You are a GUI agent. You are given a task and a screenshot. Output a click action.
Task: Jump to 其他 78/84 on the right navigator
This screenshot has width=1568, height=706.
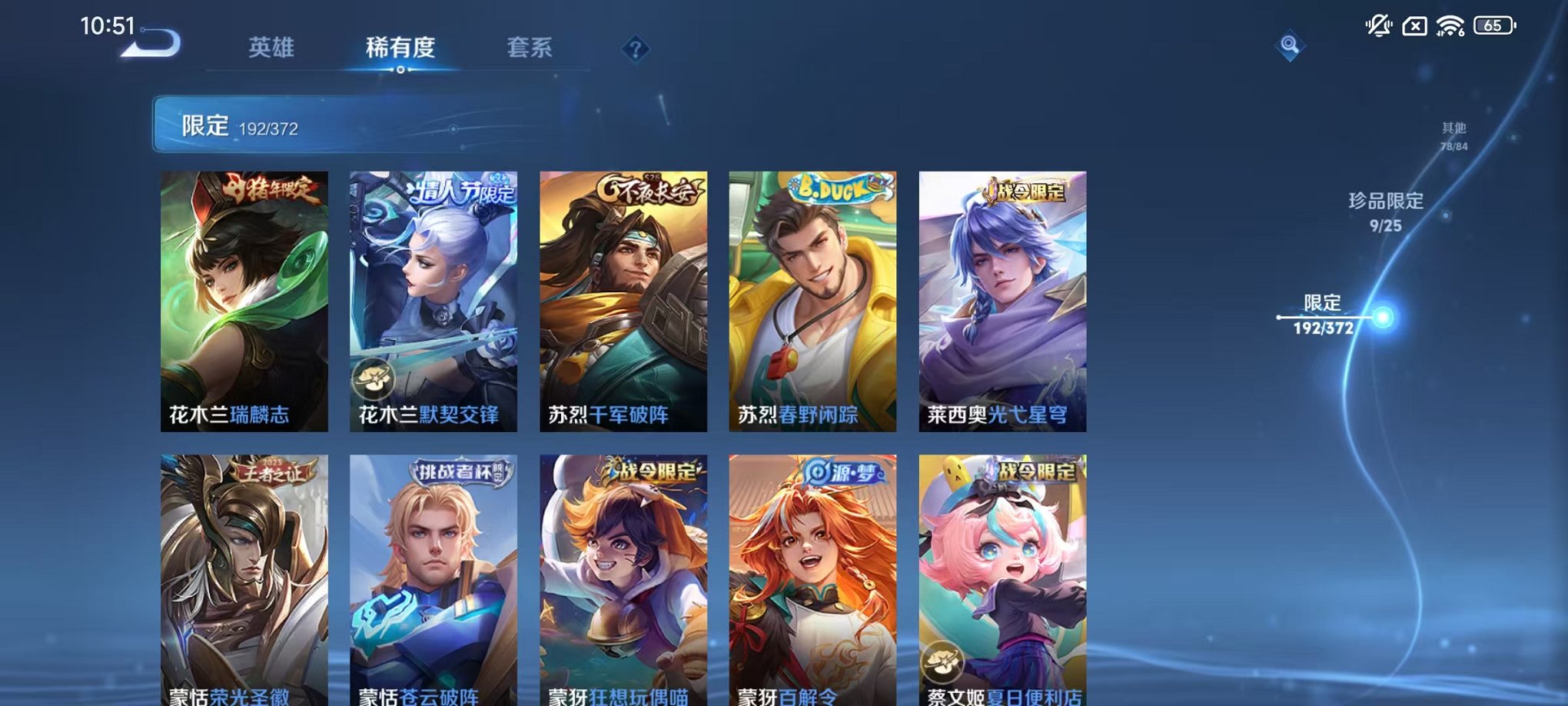(x=1455, y=138)
